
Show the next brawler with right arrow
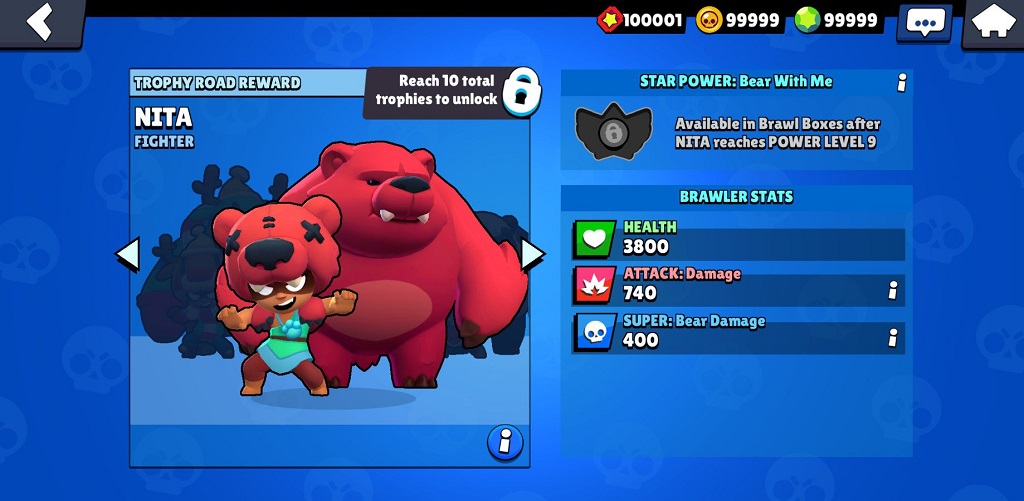[x=532, y=255]
